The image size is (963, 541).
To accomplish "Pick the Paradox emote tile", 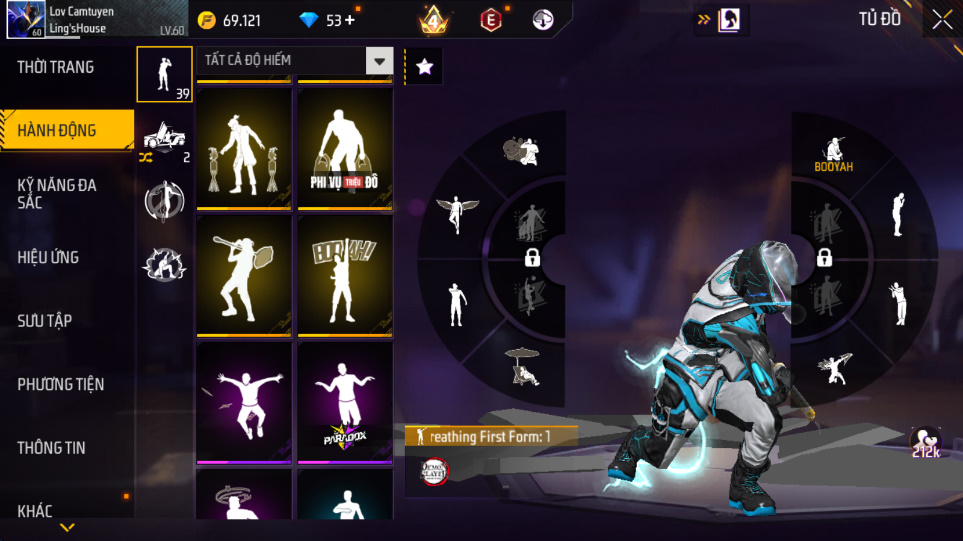I will coord(345,403).
